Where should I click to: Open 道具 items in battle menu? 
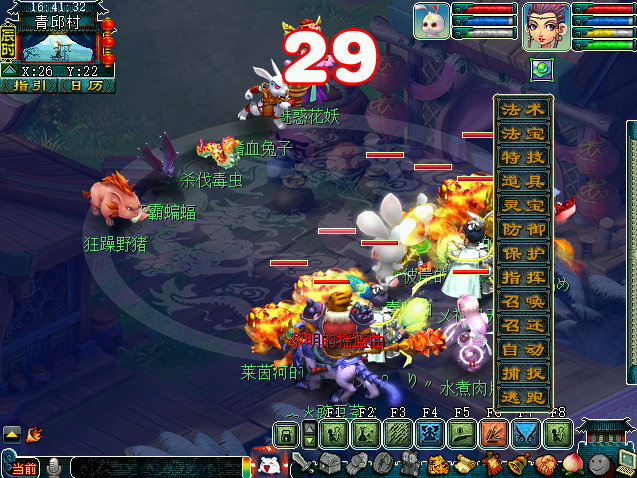pyautogui.click(x=523, y=182)
